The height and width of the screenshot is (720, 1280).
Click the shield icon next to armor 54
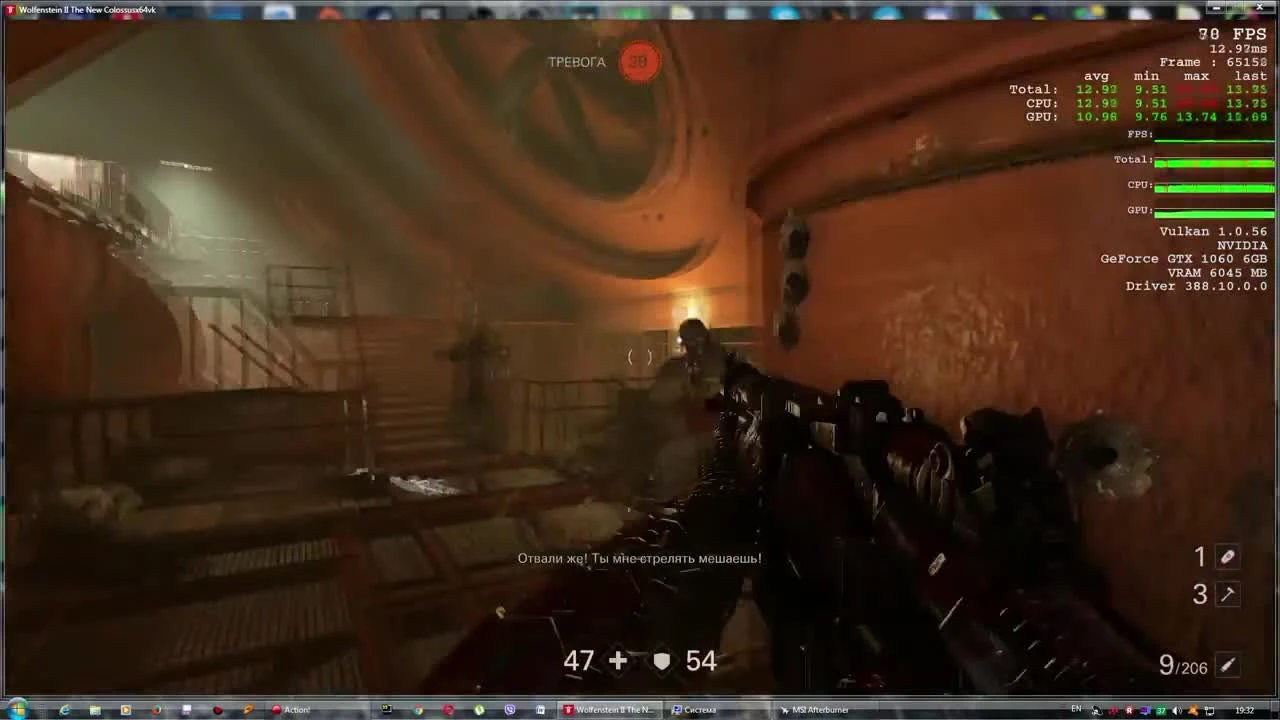[x=661, y=660]
